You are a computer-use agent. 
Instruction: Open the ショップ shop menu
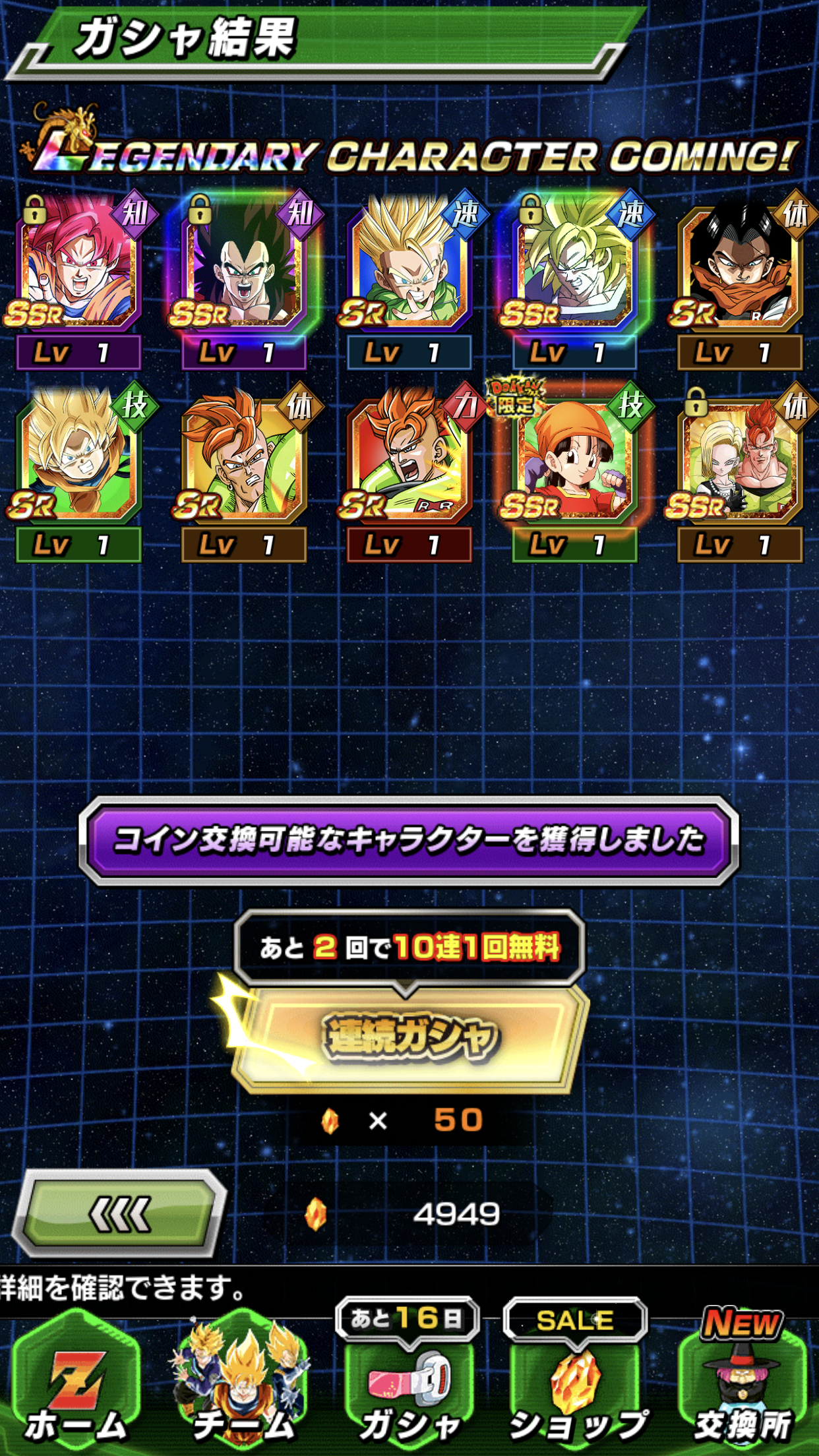click(575, 1385)
